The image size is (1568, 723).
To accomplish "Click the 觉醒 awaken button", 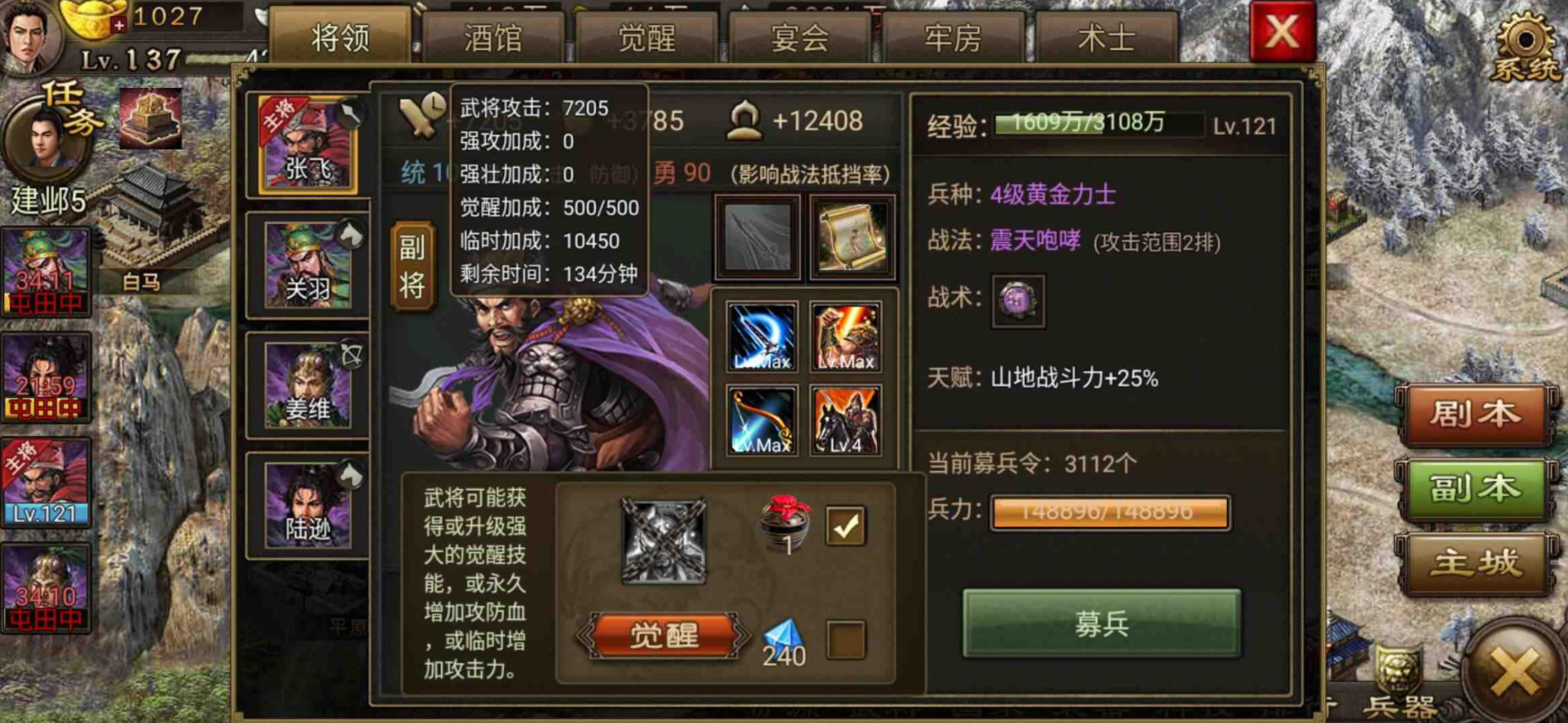I will [666, 635].
